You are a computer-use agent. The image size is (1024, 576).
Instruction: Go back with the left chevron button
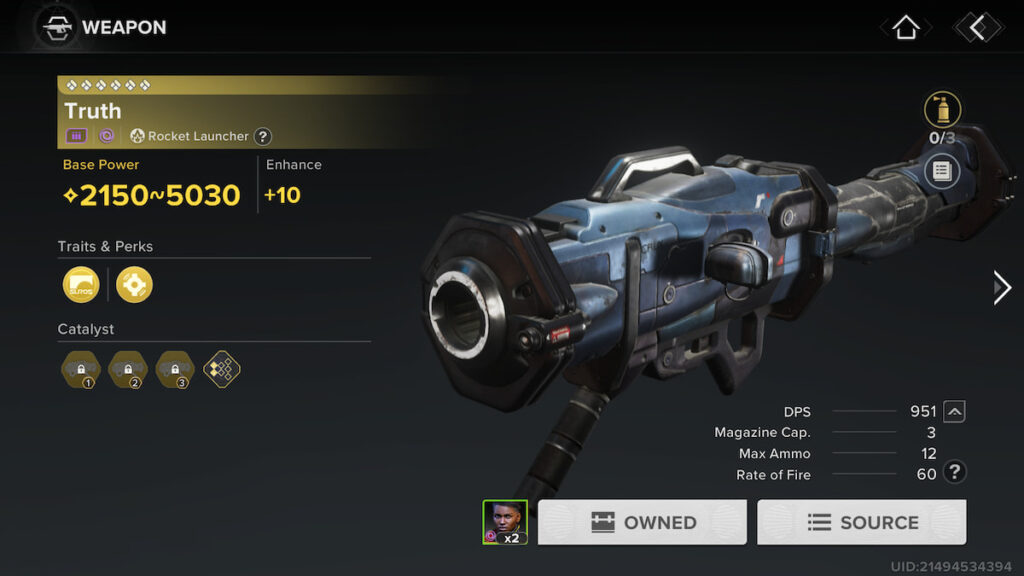click(x=977, y=28)
